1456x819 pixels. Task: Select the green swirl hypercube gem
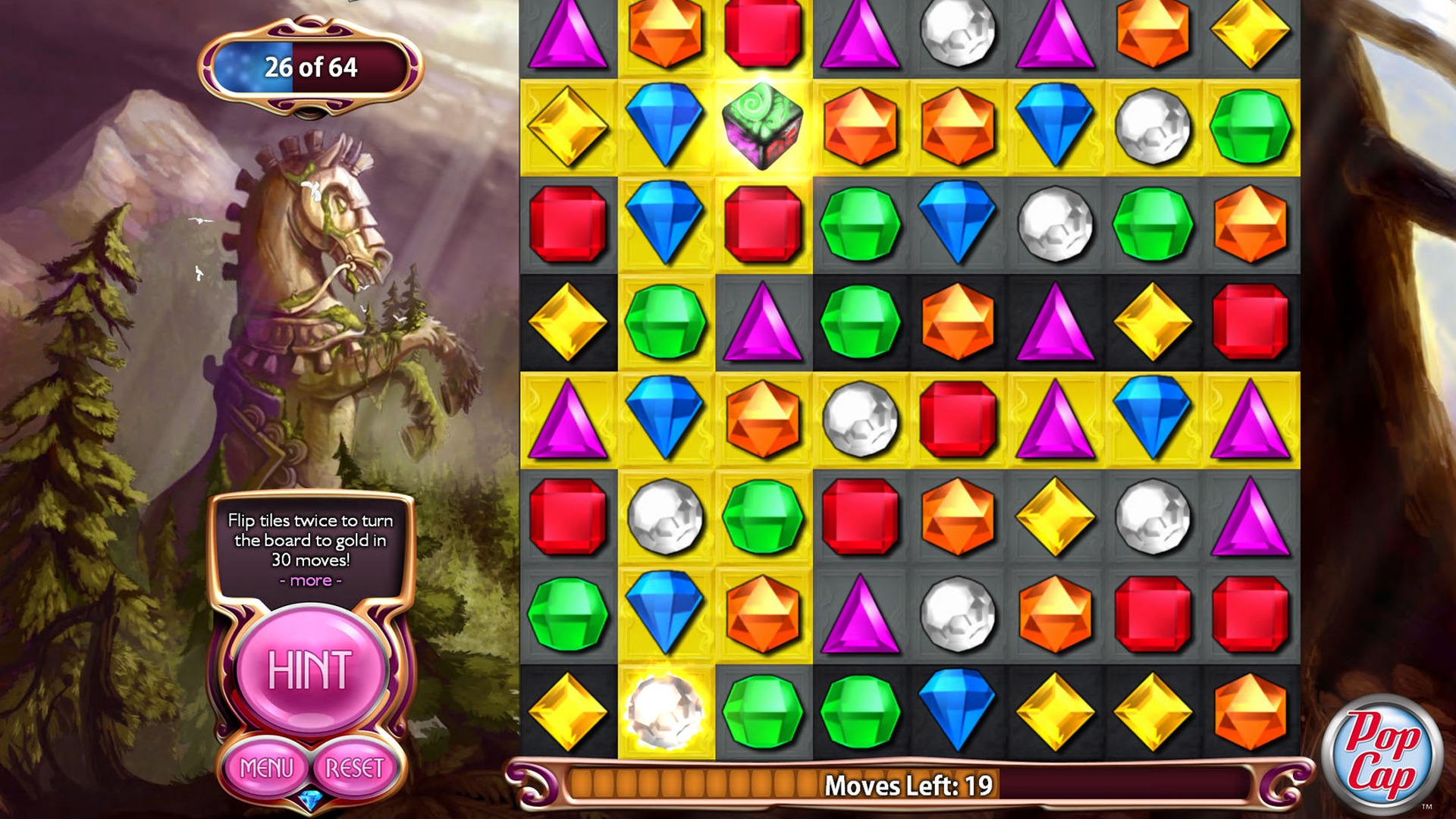(762, 127)
